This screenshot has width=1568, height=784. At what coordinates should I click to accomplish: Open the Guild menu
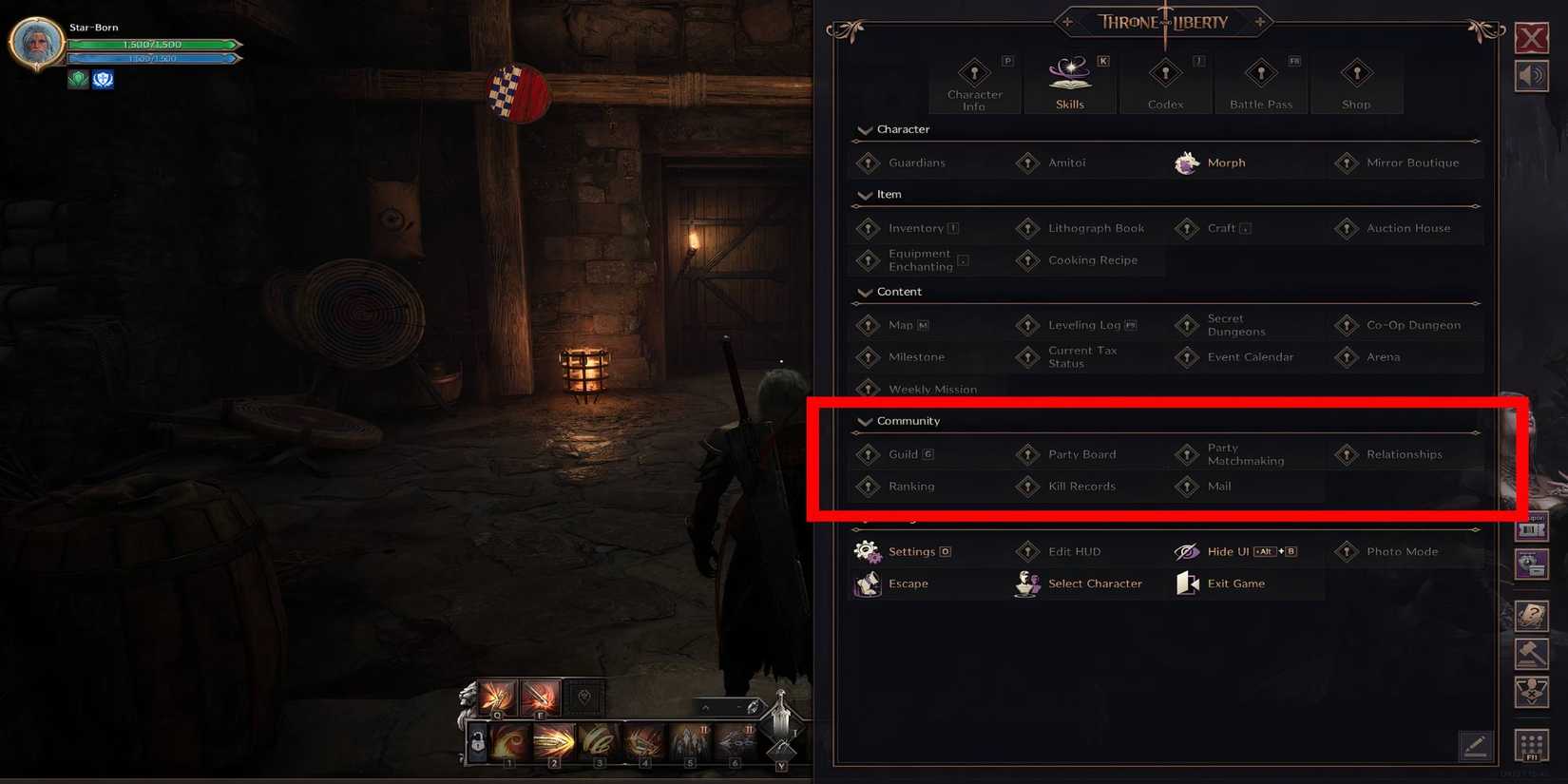click(868, 454)
